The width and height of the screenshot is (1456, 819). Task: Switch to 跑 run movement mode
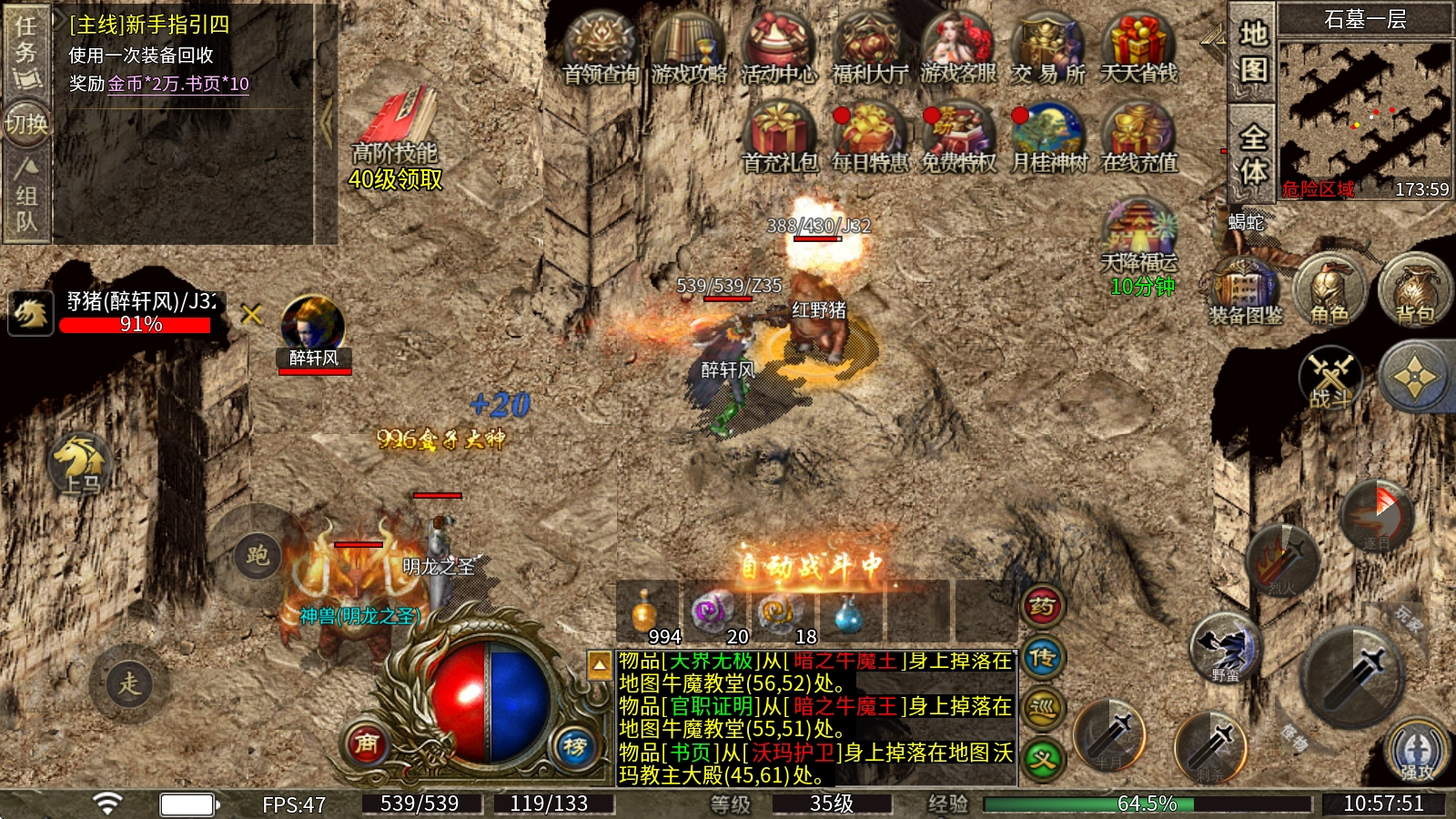[x=258, y=554]
